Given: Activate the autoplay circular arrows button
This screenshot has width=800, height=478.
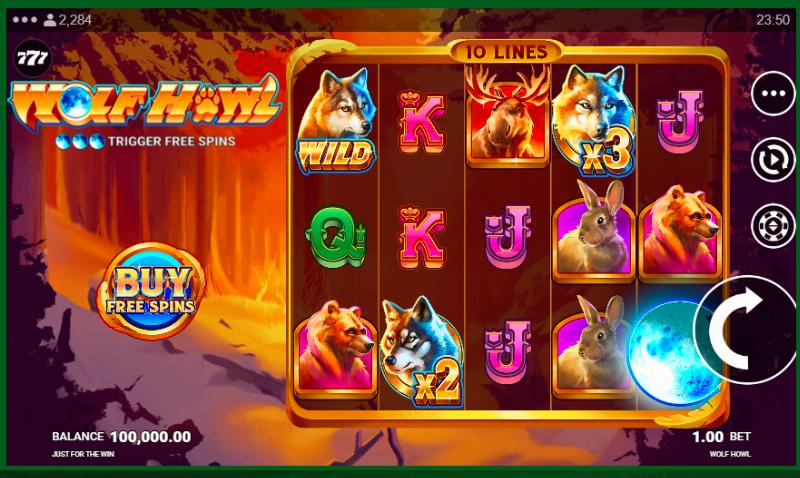Looking at the screenshot, I should [772, 160].
